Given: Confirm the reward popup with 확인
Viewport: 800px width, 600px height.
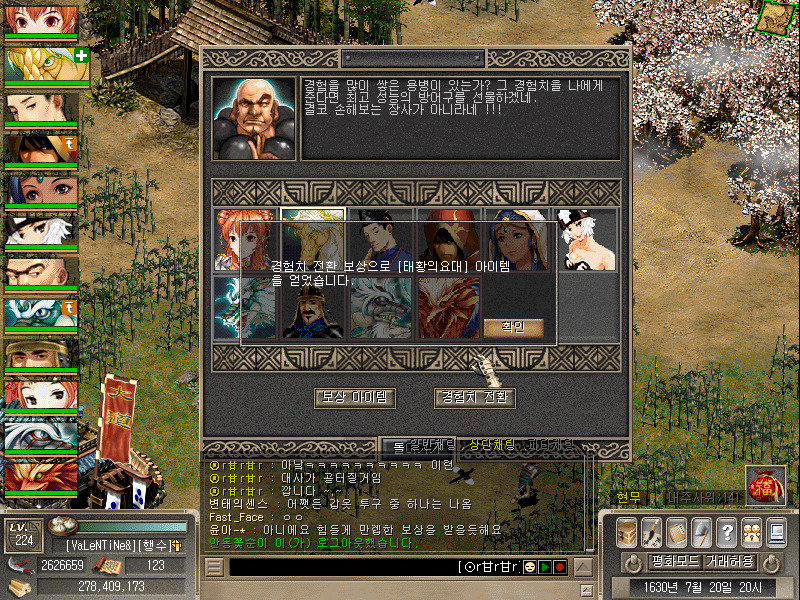Looking at the screenshot, I should (x=513, y=327).
